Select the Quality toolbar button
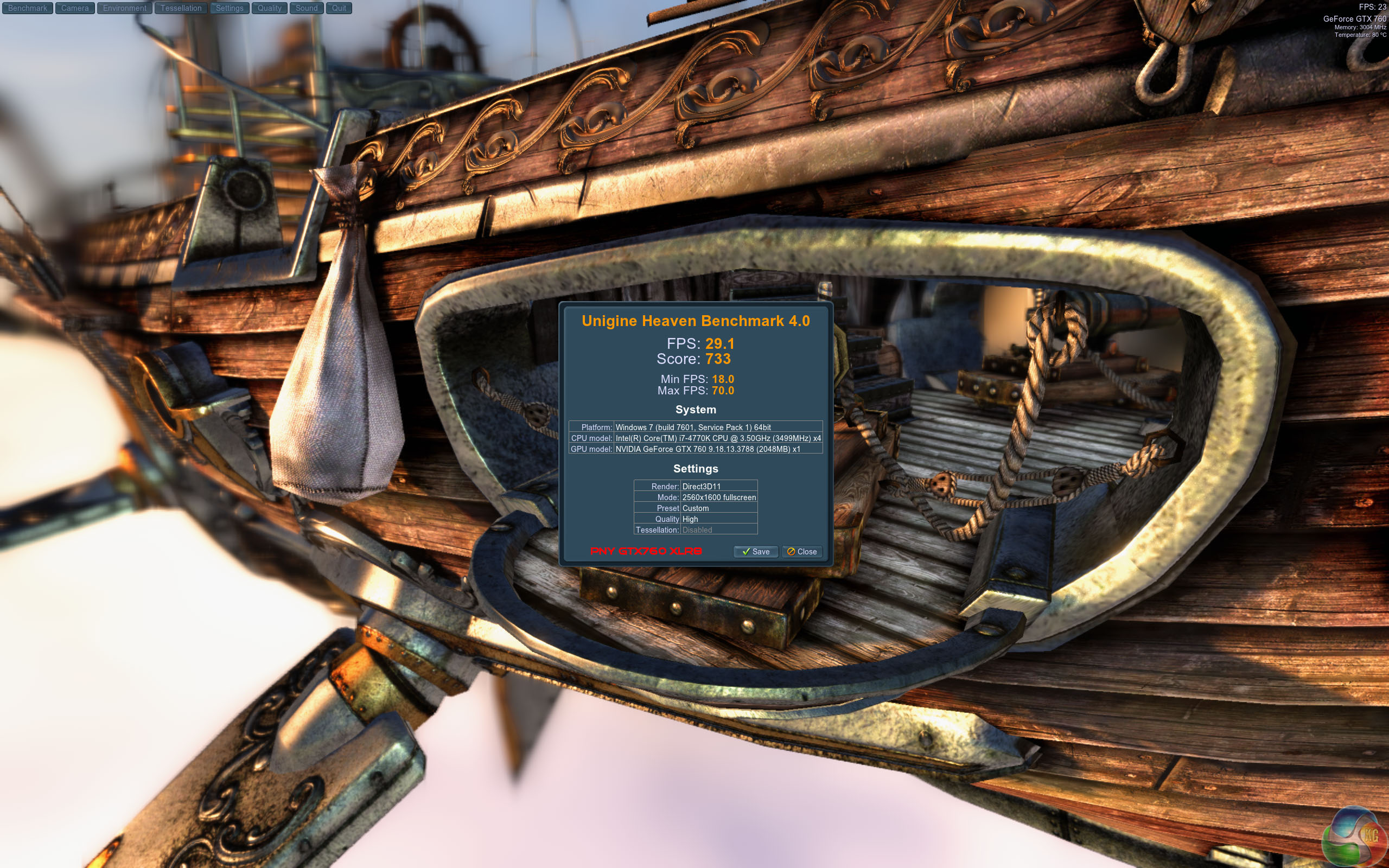Image resolution: width=1389 pixels, height=868 pixels. click(269, 8)
